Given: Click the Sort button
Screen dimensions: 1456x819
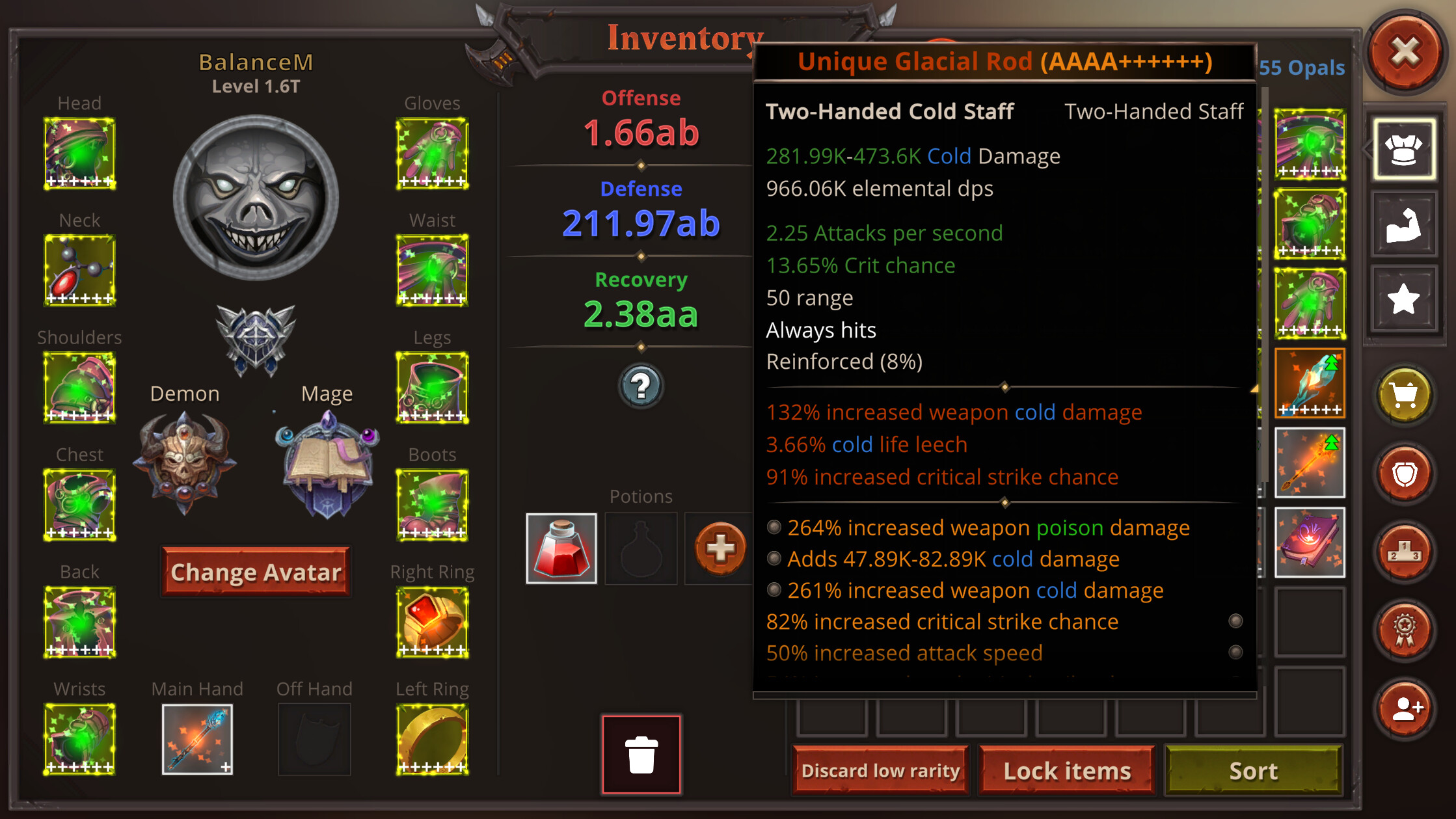Looking at the screenshot, I should click(1252, 770).
